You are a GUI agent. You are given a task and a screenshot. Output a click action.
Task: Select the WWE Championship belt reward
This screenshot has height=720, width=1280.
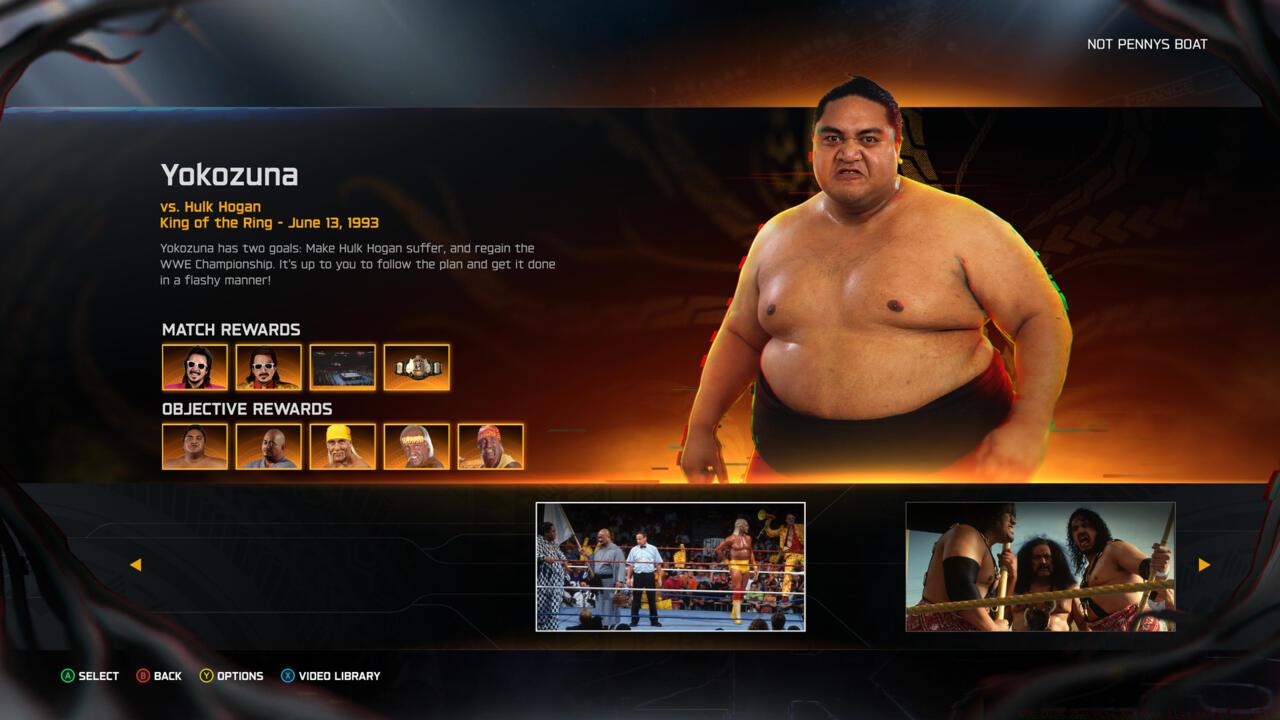(417, 368)
